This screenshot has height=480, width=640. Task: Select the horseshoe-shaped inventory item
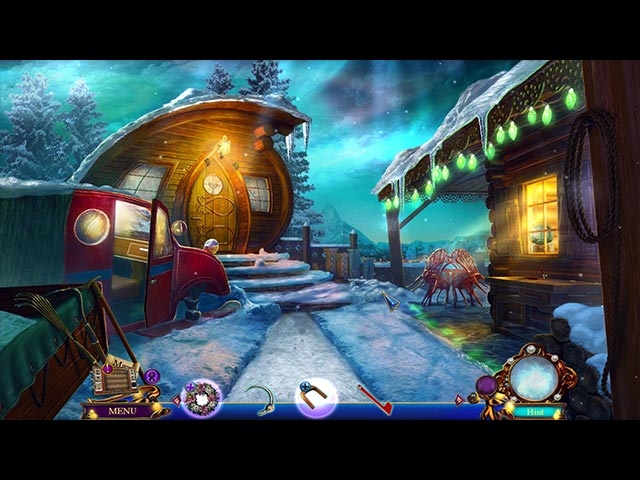(316, 397)
